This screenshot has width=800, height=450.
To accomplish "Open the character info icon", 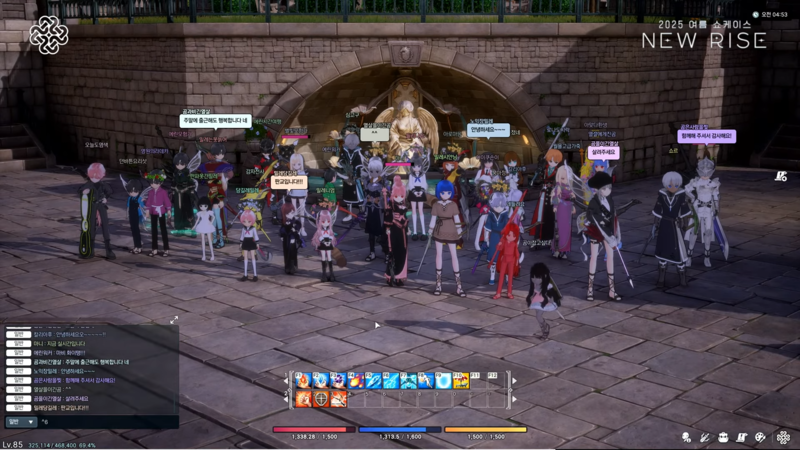I will [x=687, y=437].
